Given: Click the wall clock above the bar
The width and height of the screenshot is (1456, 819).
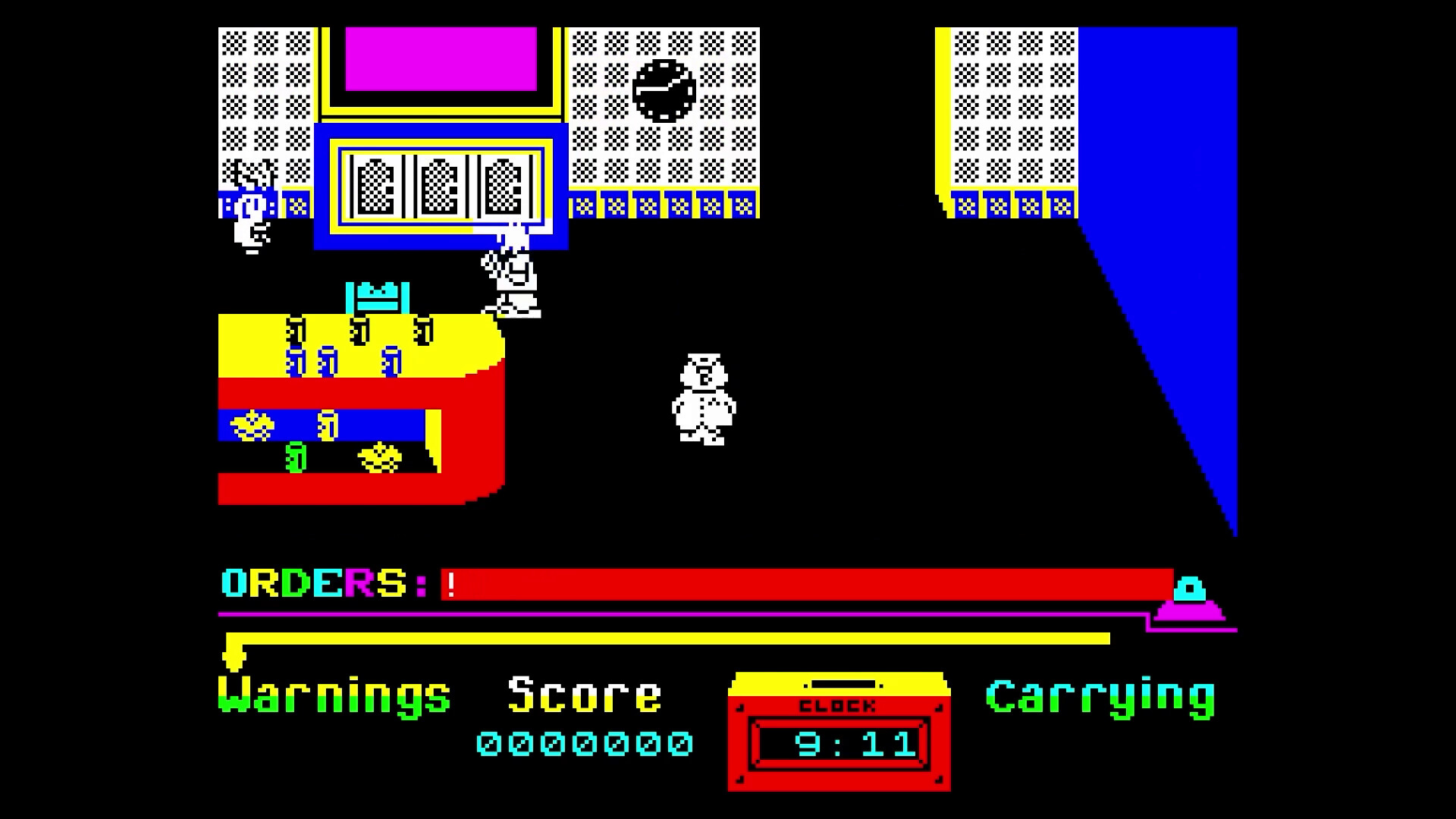Looking at the screenshot, I should (664, 89).
